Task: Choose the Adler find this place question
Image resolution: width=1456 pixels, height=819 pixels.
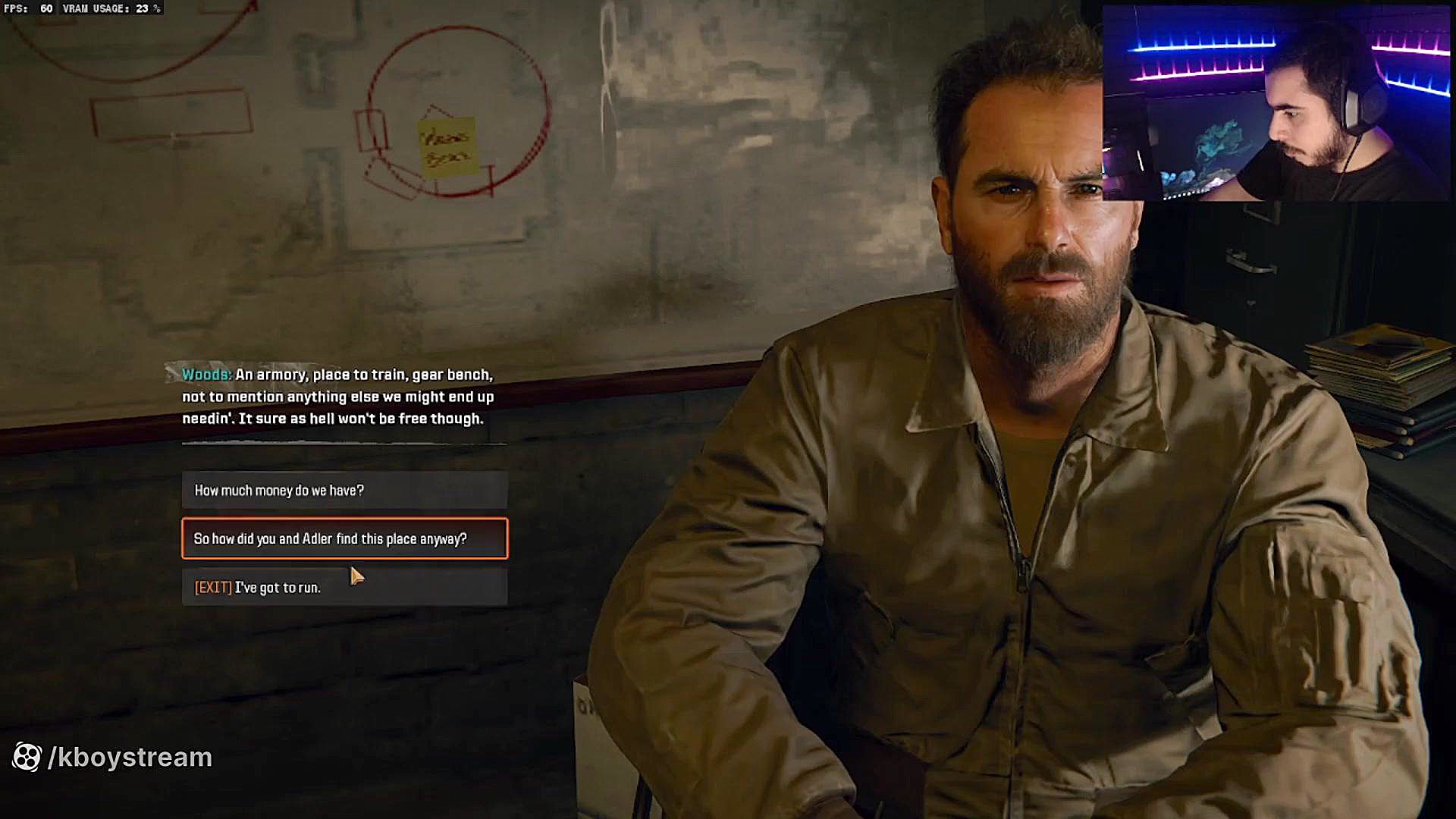Action: click(x=344, y=538)
